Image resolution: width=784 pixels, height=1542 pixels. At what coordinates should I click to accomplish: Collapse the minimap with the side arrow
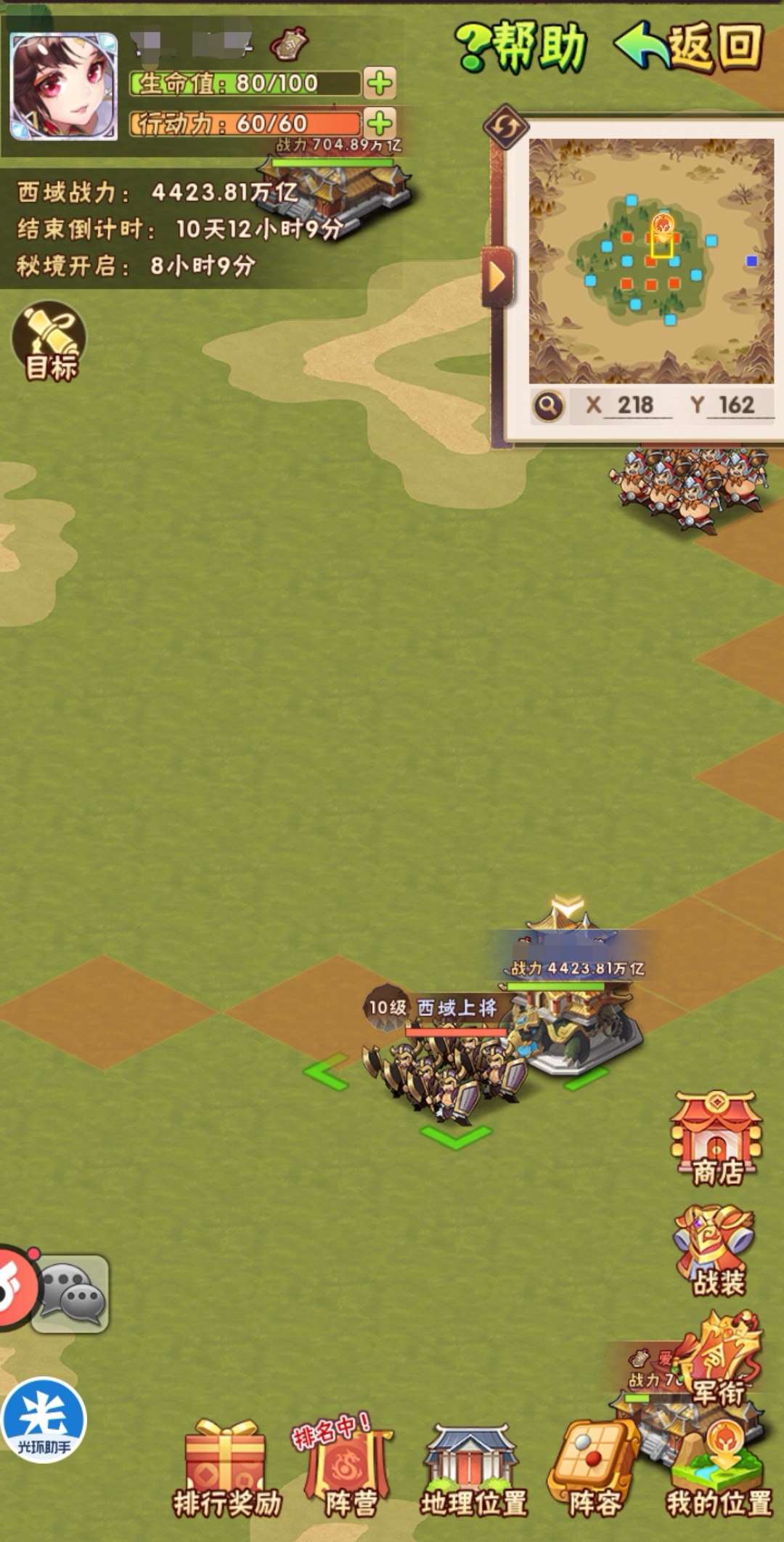click(x=497, y=276)
